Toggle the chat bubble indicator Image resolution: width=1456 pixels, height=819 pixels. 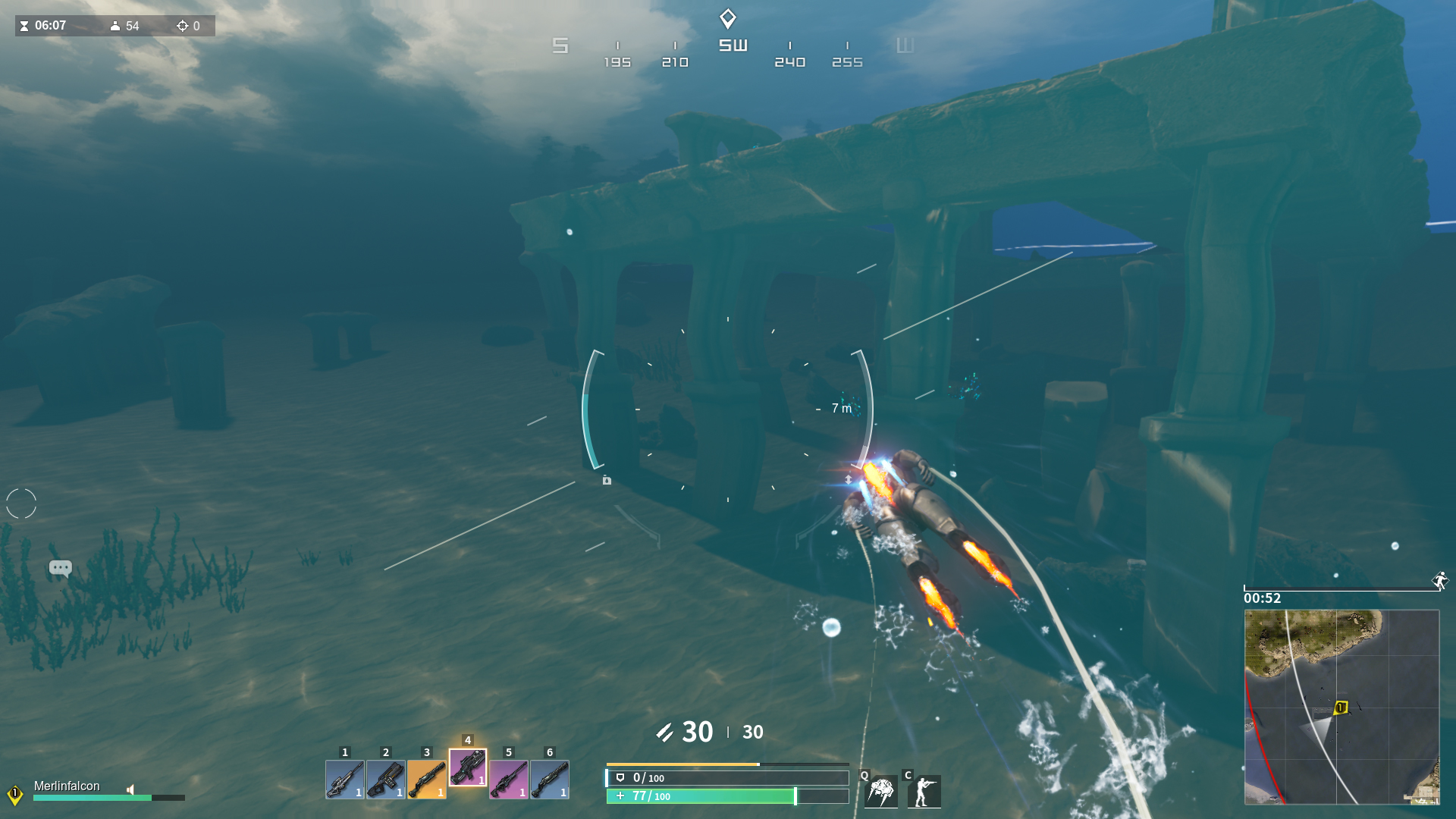click(x=60, y=568)
